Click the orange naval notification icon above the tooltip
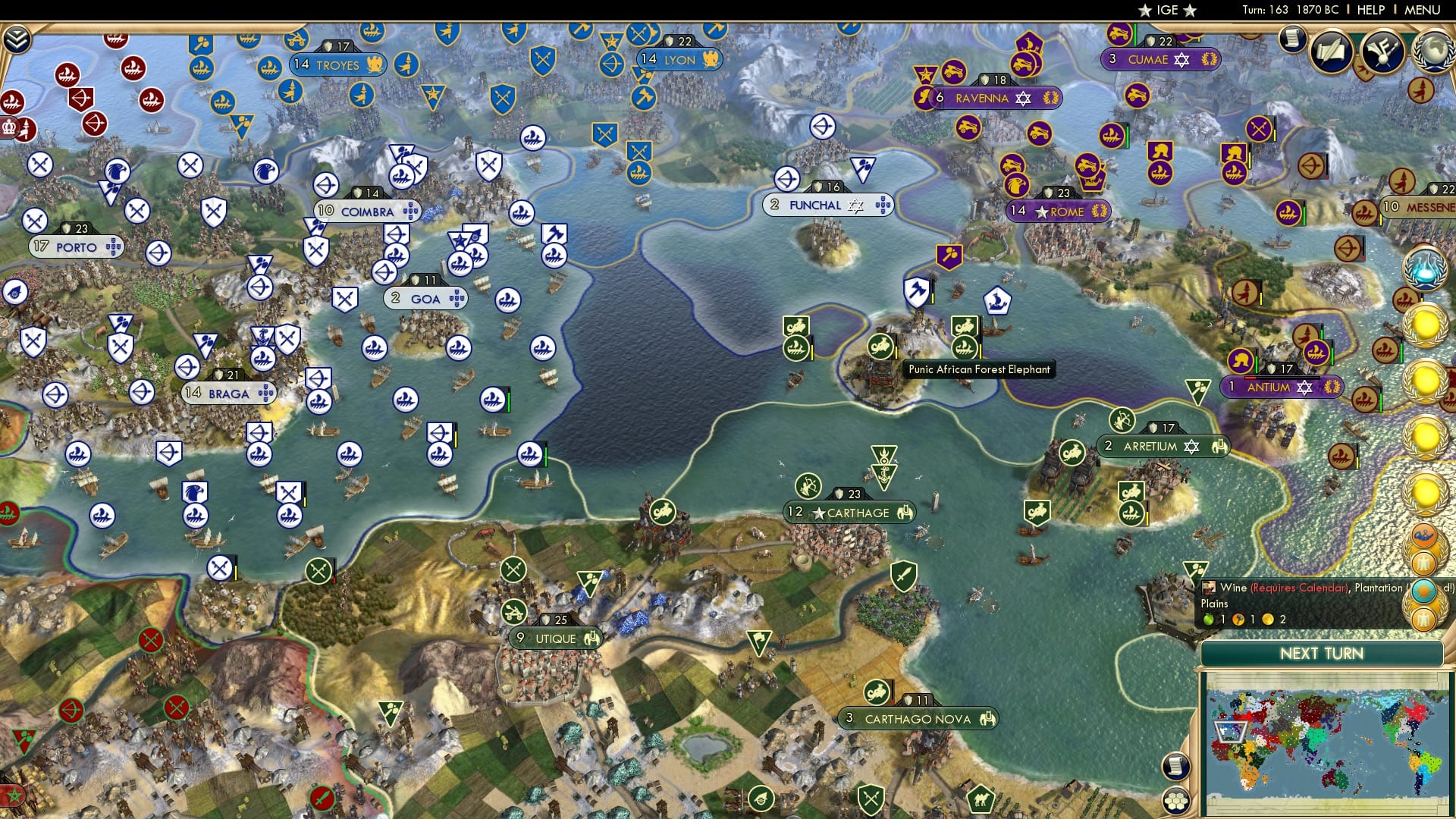The height and width of the screenshot is (819, 1456). (x=1424, y=536)
